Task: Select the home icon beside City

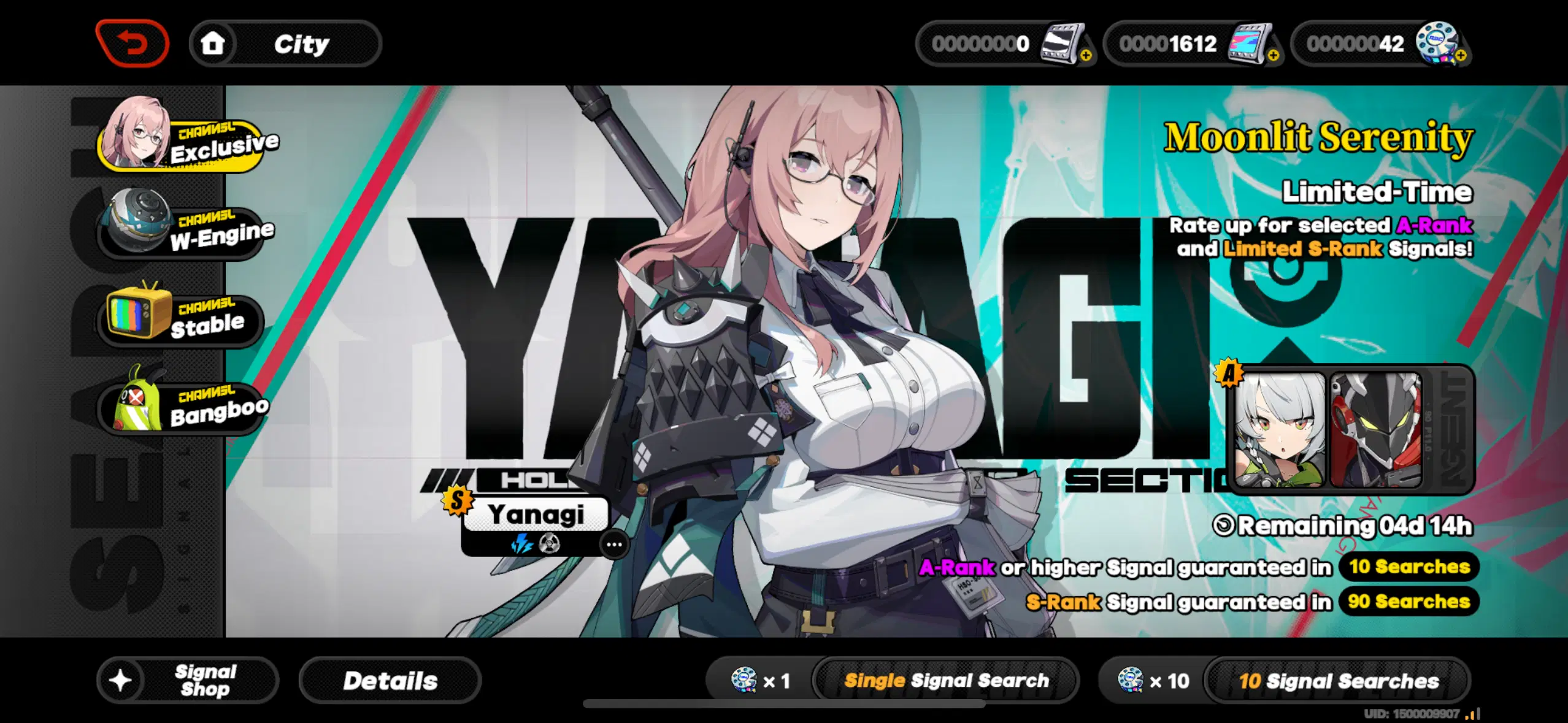Action: (x=213, y=43)
